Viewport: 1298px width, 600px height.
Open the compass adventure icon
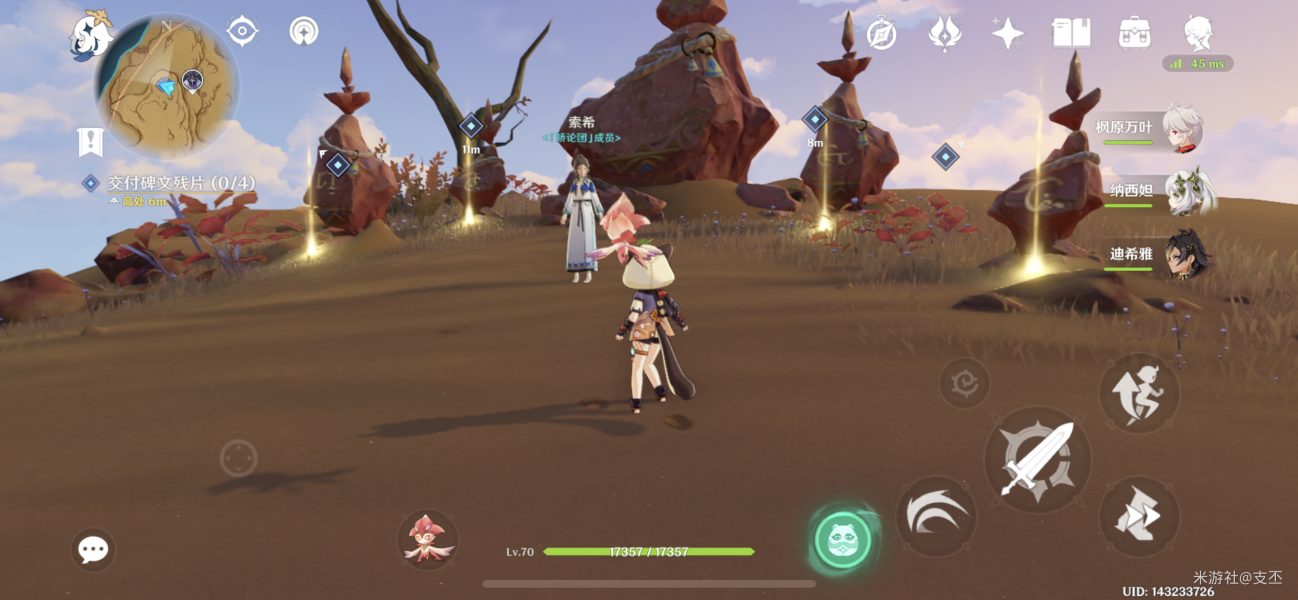point(881,34)
